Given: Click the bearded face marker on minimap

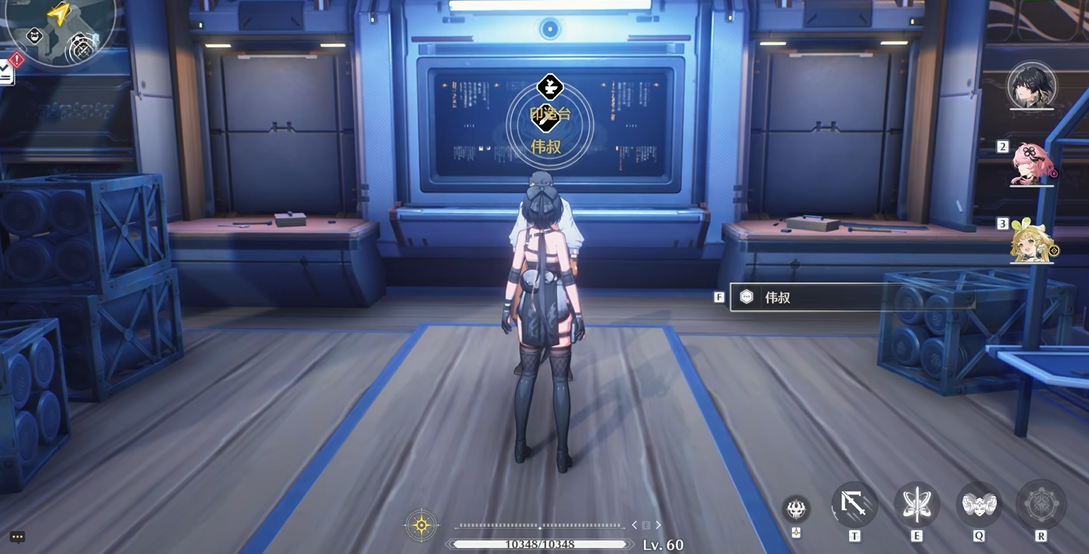Looking at the screenshot, I should coord(35,35).
